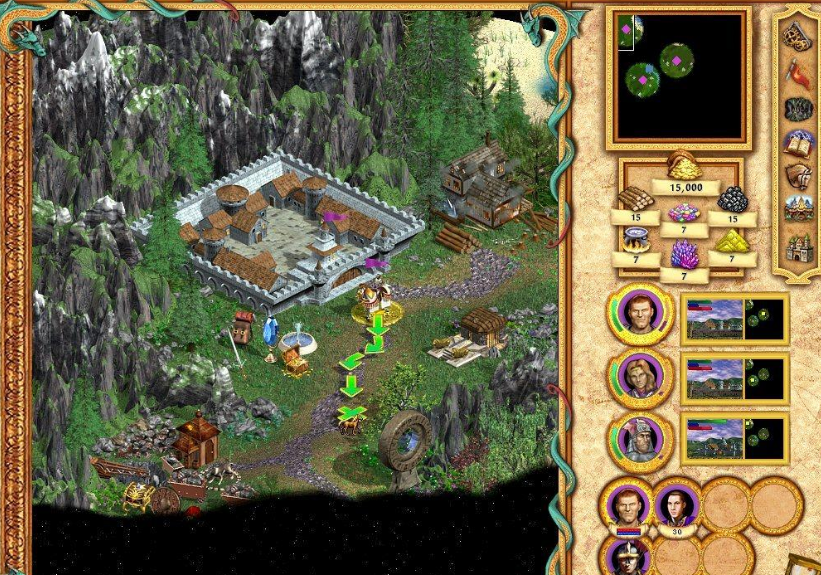The image size is (821, 575).
Task: Select the helmeted knight in the hero list
Action: 638,439
